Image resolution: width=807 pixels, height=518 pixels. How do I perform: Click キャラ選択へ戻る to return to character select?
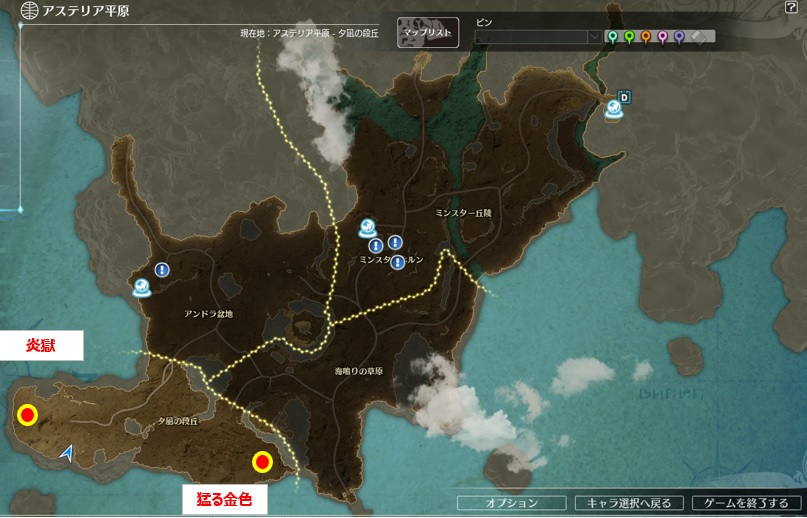630,503
